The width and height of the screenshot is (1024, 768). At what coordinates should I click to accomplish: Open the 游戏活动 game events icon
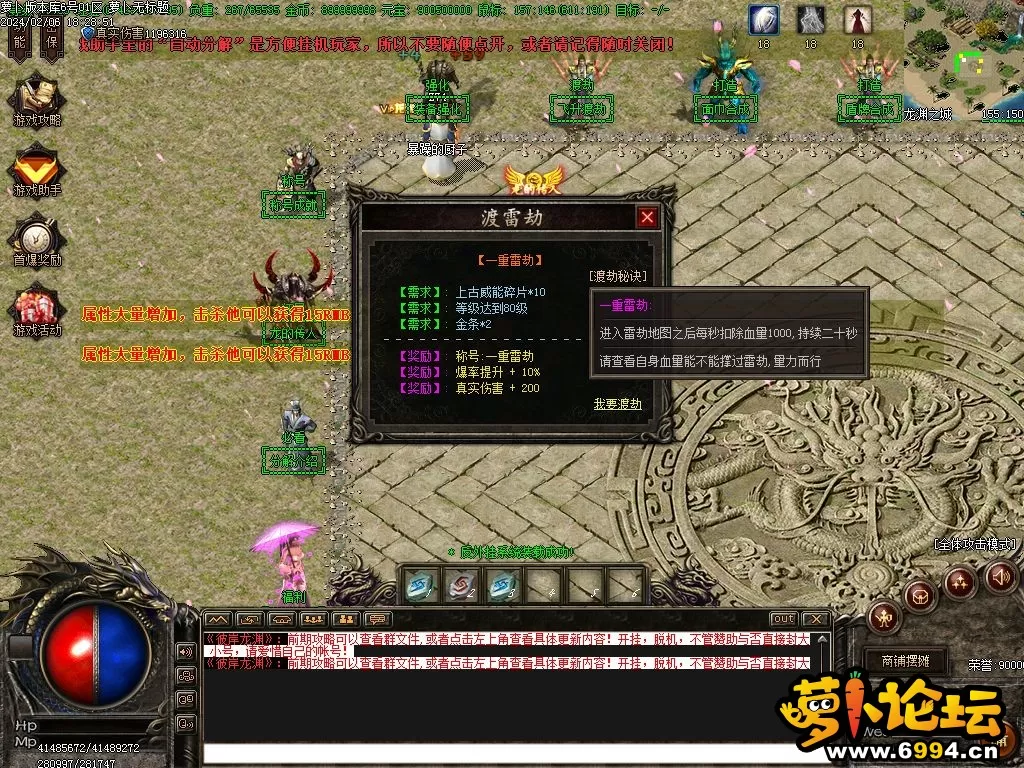[x=37, y=312]
